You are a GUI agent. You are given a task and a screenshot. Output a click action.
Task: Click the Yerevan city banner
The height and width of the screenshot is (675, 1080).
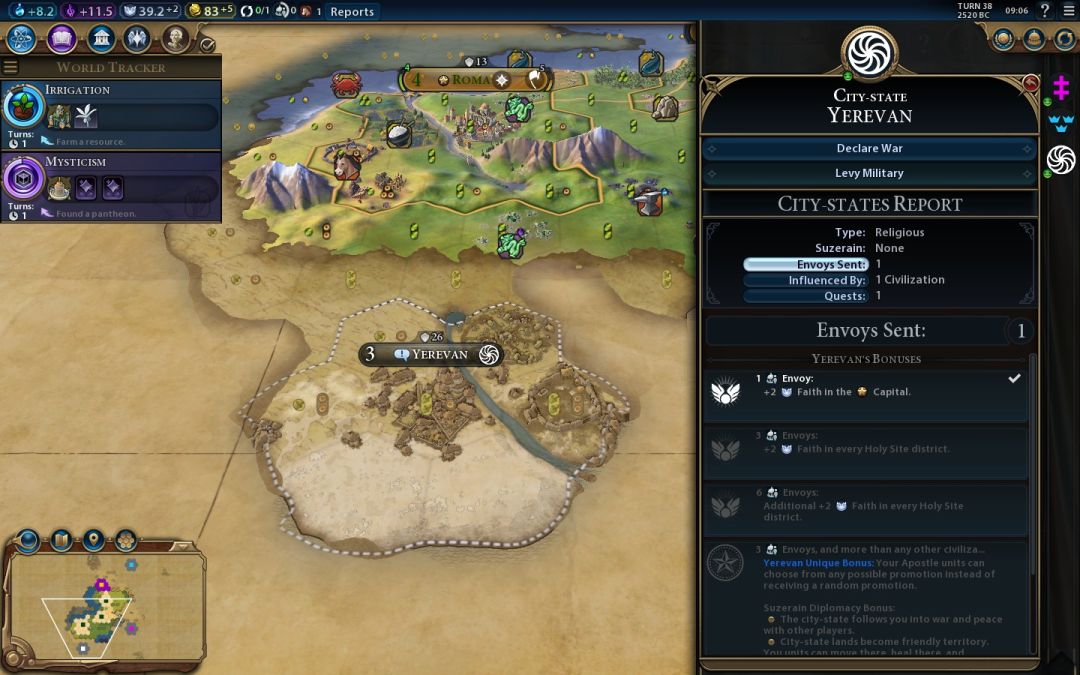pos(432,354)
